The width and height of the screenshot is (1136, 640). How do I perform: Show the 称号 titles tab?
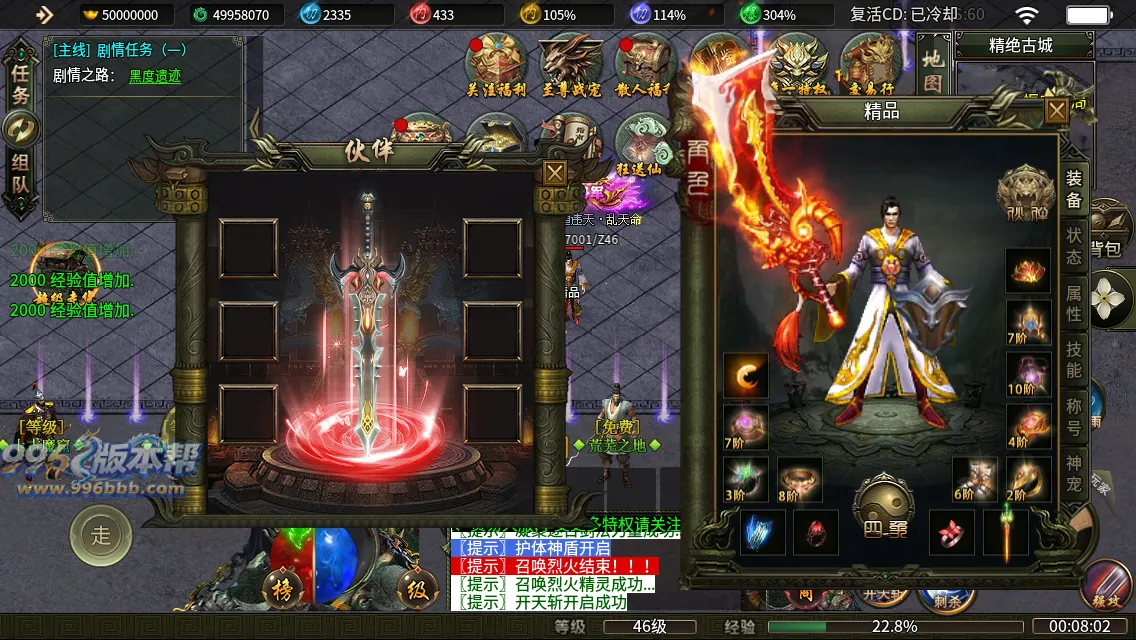1074,416
